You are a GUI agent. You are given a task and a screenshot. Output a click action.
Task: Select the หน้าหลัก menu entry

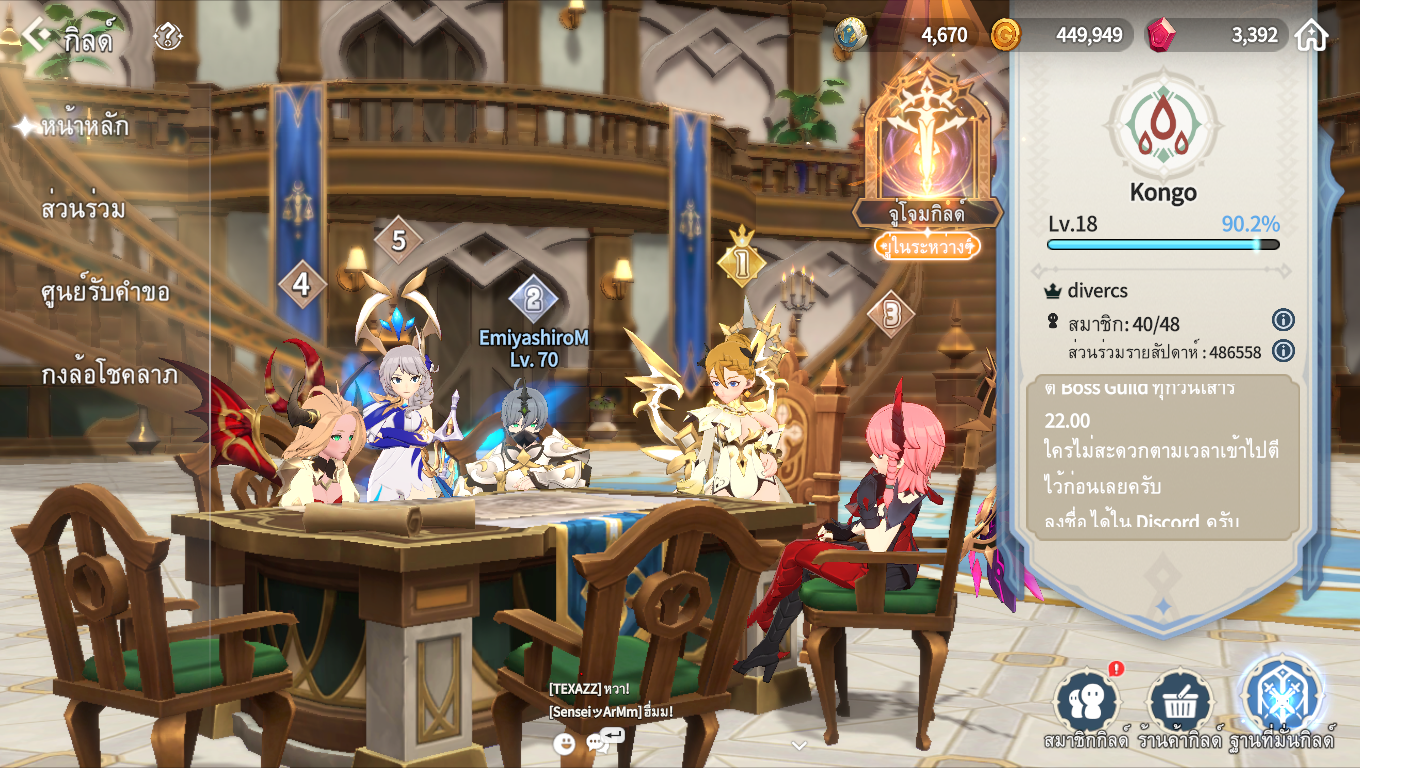click(85, 127)
